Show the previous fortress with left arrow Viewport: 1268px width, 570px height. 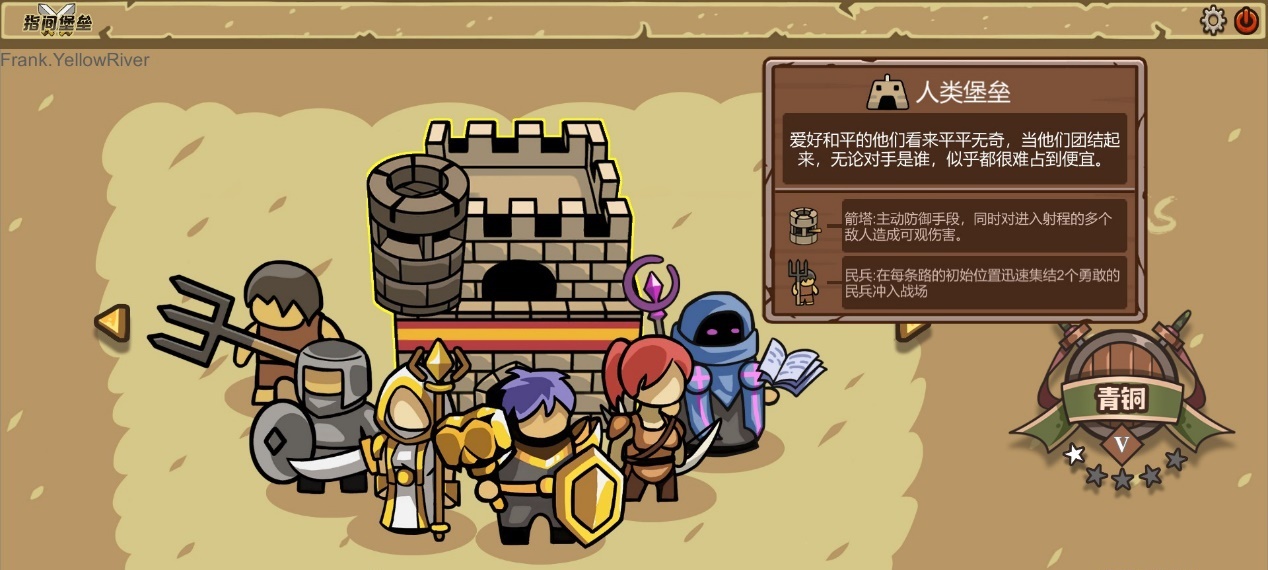113,322
